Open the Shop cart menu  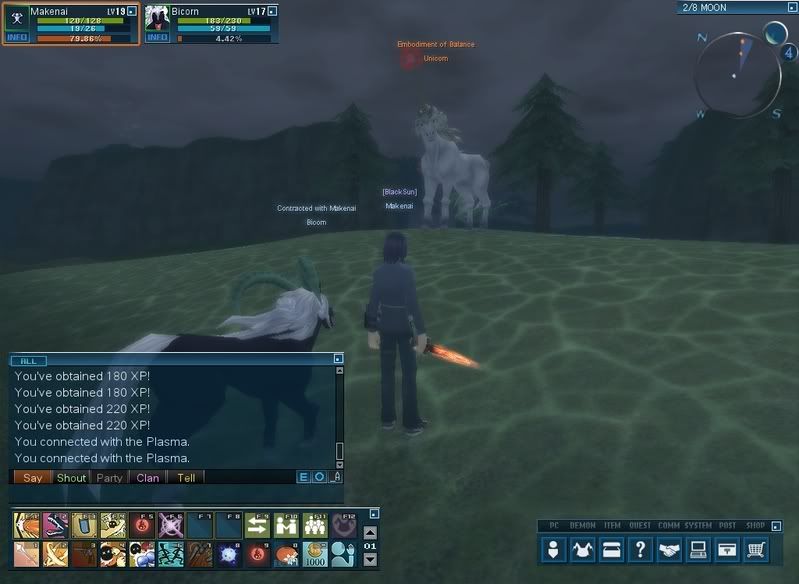pyautogui.click(x=757, y=549)
